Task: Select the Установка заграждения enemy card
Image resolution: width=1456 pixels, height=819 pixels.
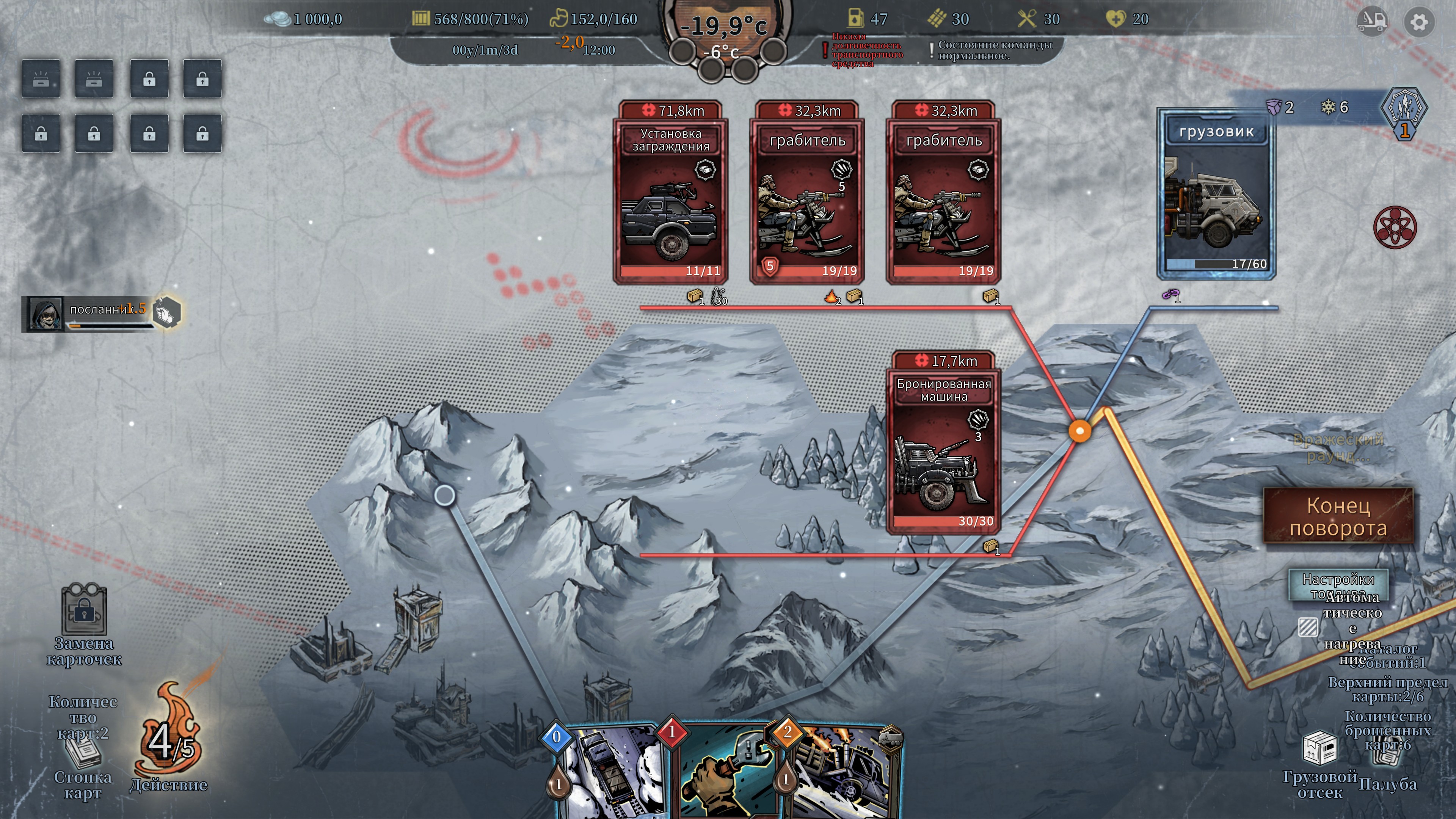Action: coord(670,192)
